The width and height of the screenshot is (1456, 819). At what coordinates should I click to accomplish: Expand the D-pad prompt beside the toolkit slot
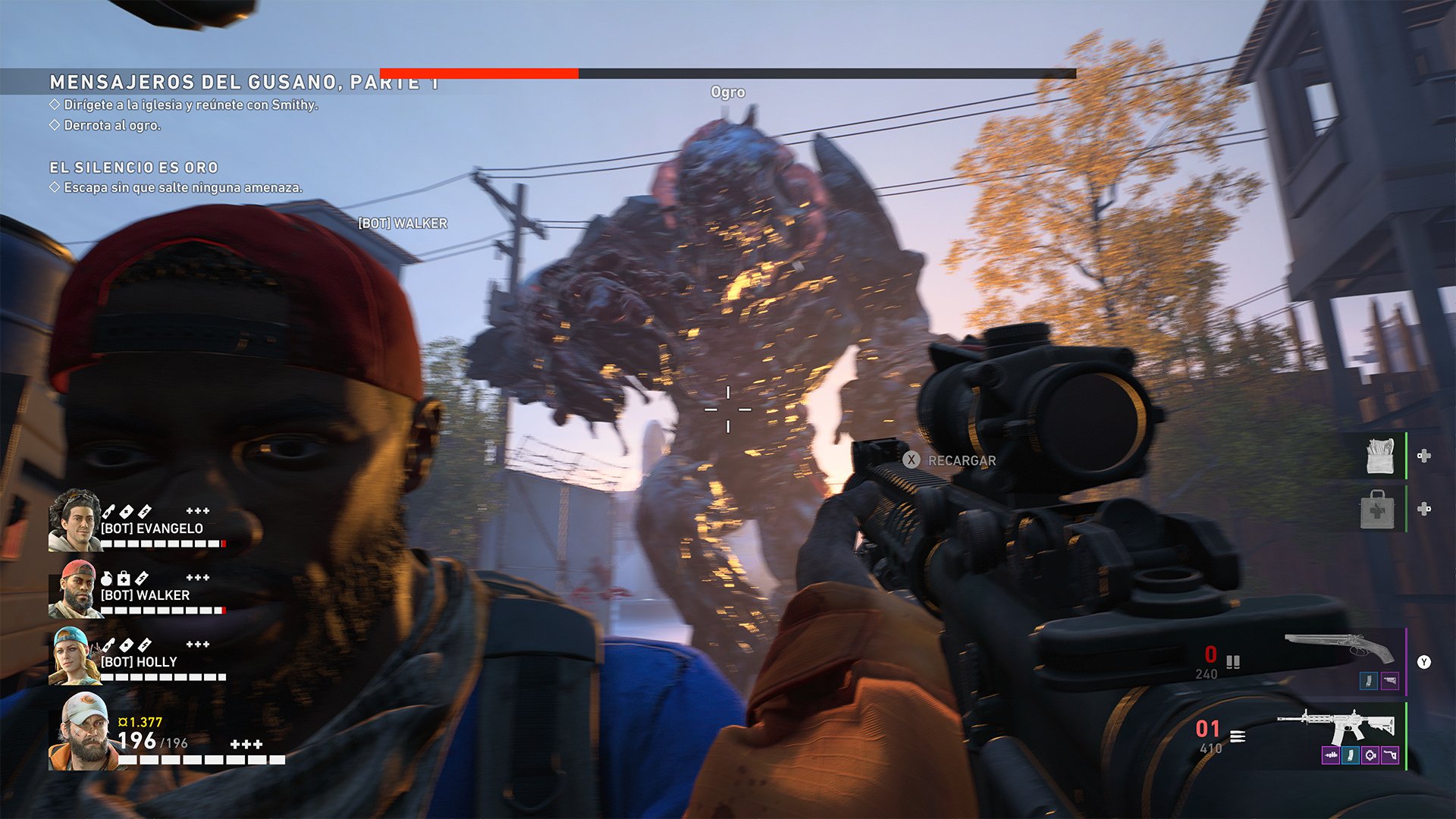(1425, 457)
